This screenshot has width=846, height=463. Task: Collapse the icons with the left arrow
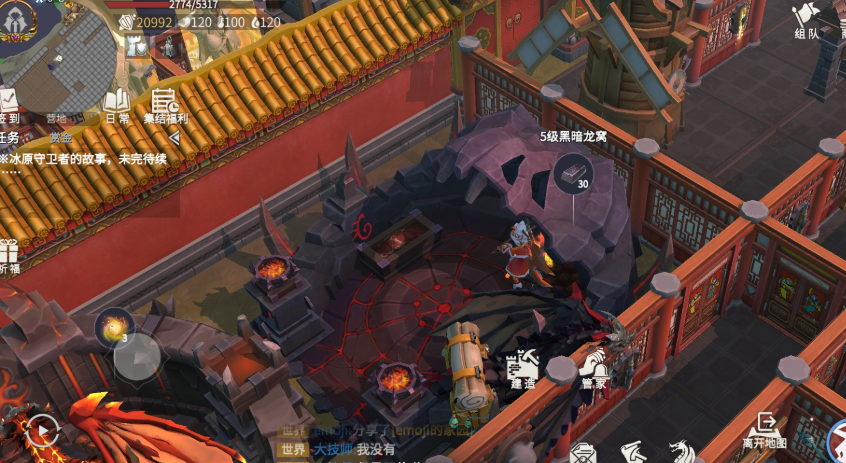point(174,137)
